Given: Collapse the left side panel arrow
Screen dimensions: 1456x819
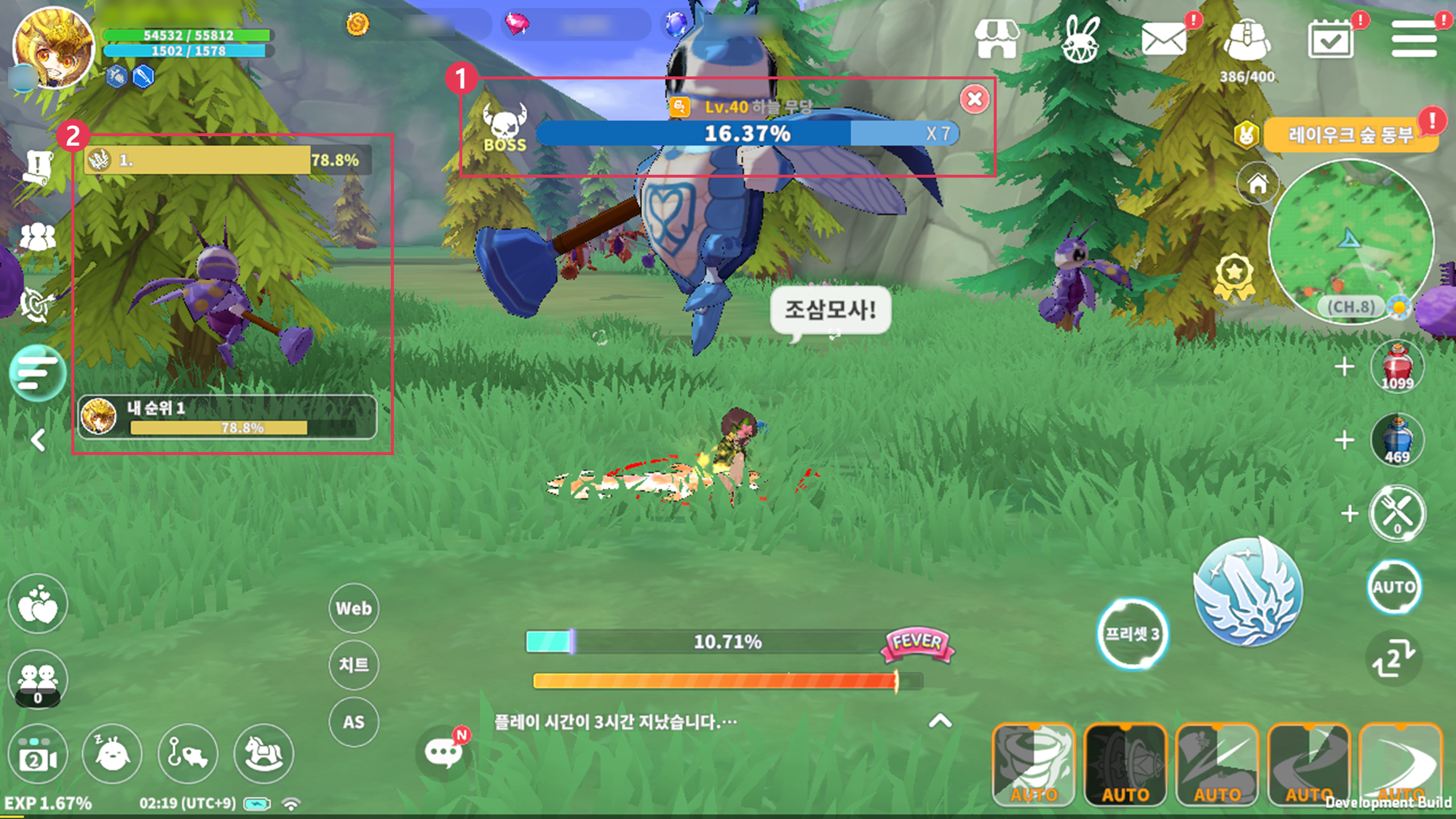Looking at the screenshot, I should pos(39,440).
